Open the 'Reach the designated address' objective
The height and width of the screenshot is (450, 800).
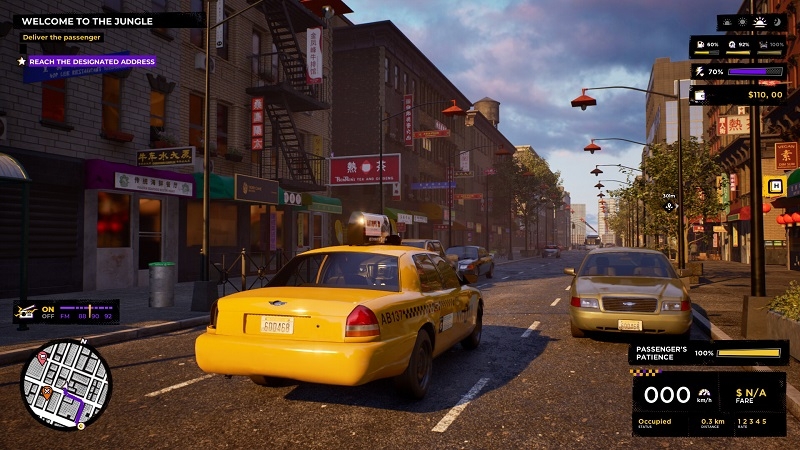point(91,61)
